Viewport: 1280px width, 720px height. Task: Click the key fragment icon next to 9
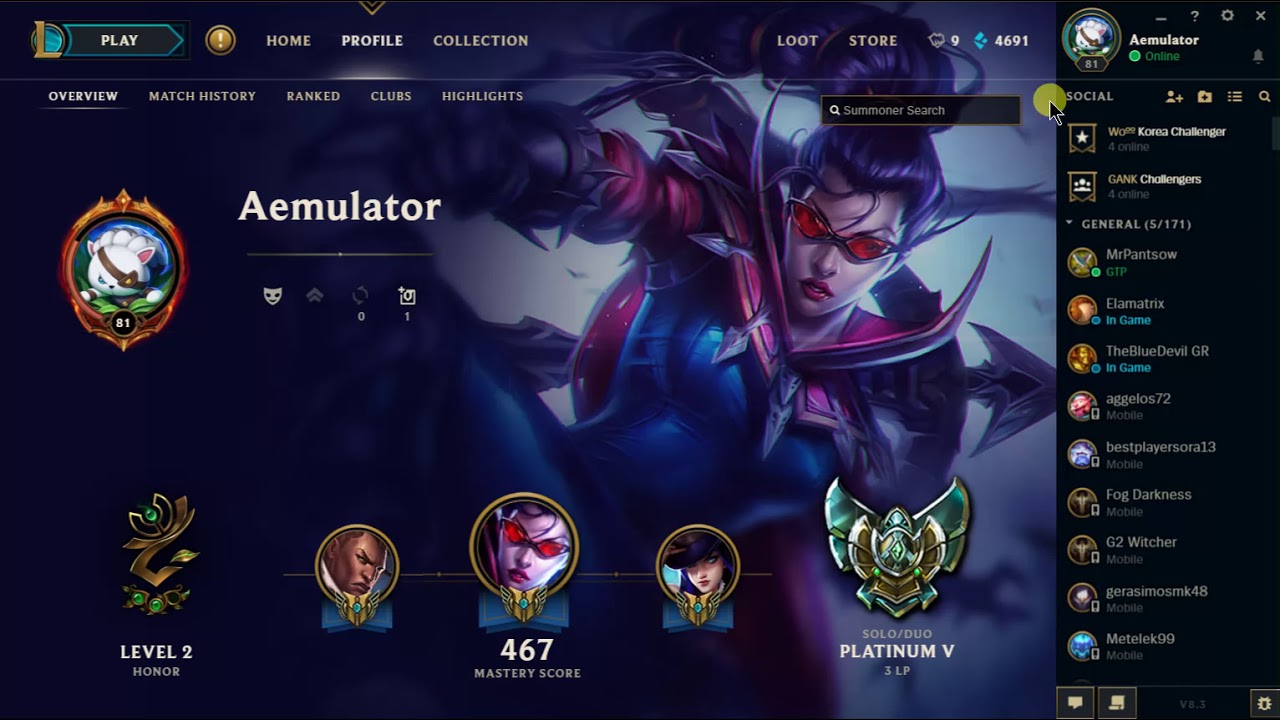935,41
